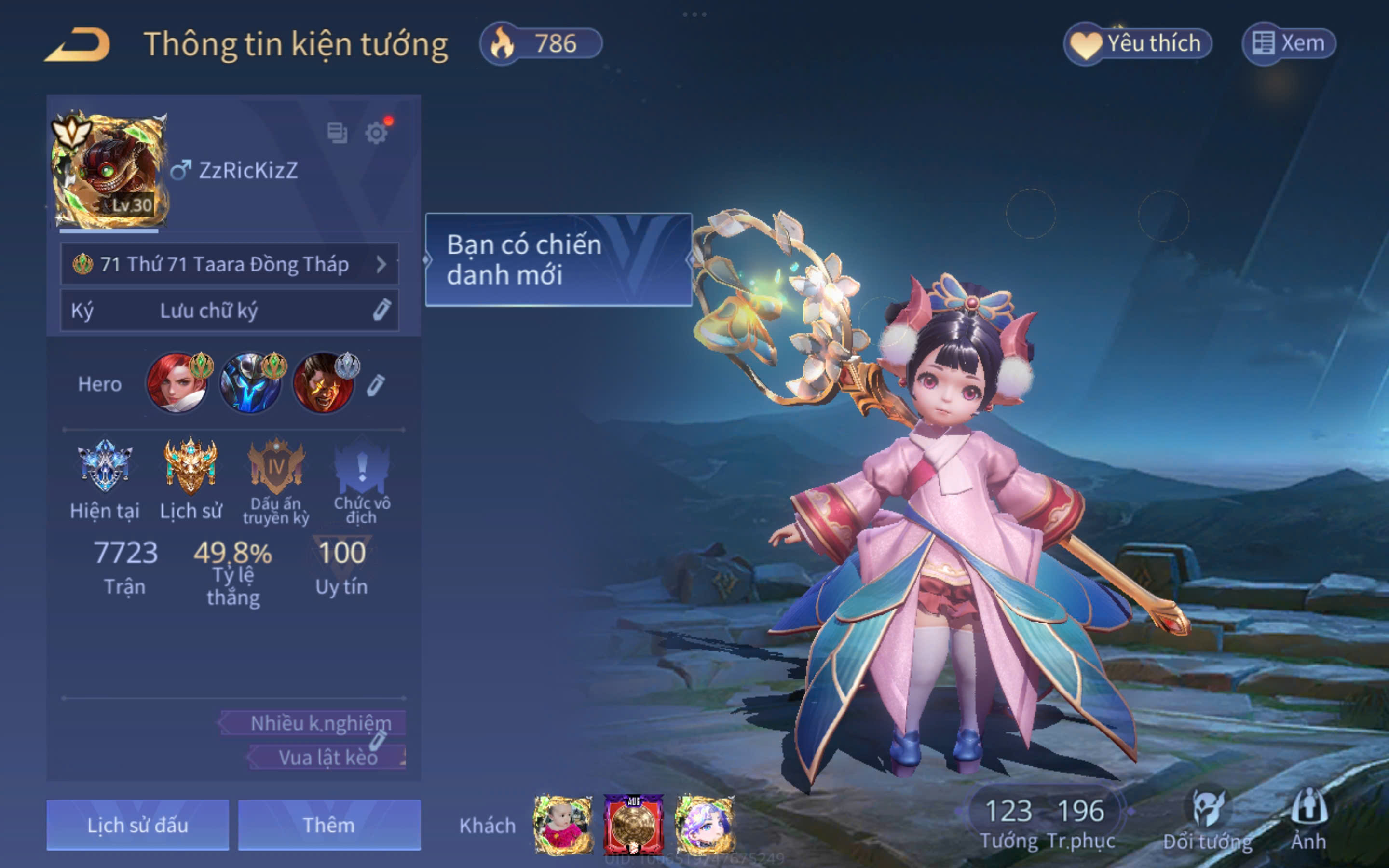
Task: Open the baby photo visitor avatar
Action: pos(562,825)
